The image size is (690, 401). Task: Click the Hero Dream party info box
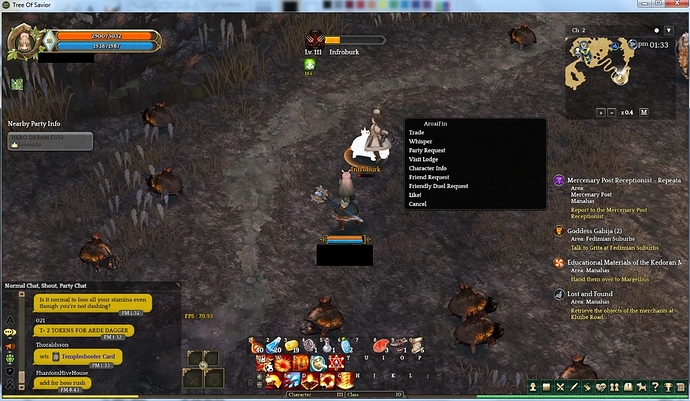(x=50, y=141)
